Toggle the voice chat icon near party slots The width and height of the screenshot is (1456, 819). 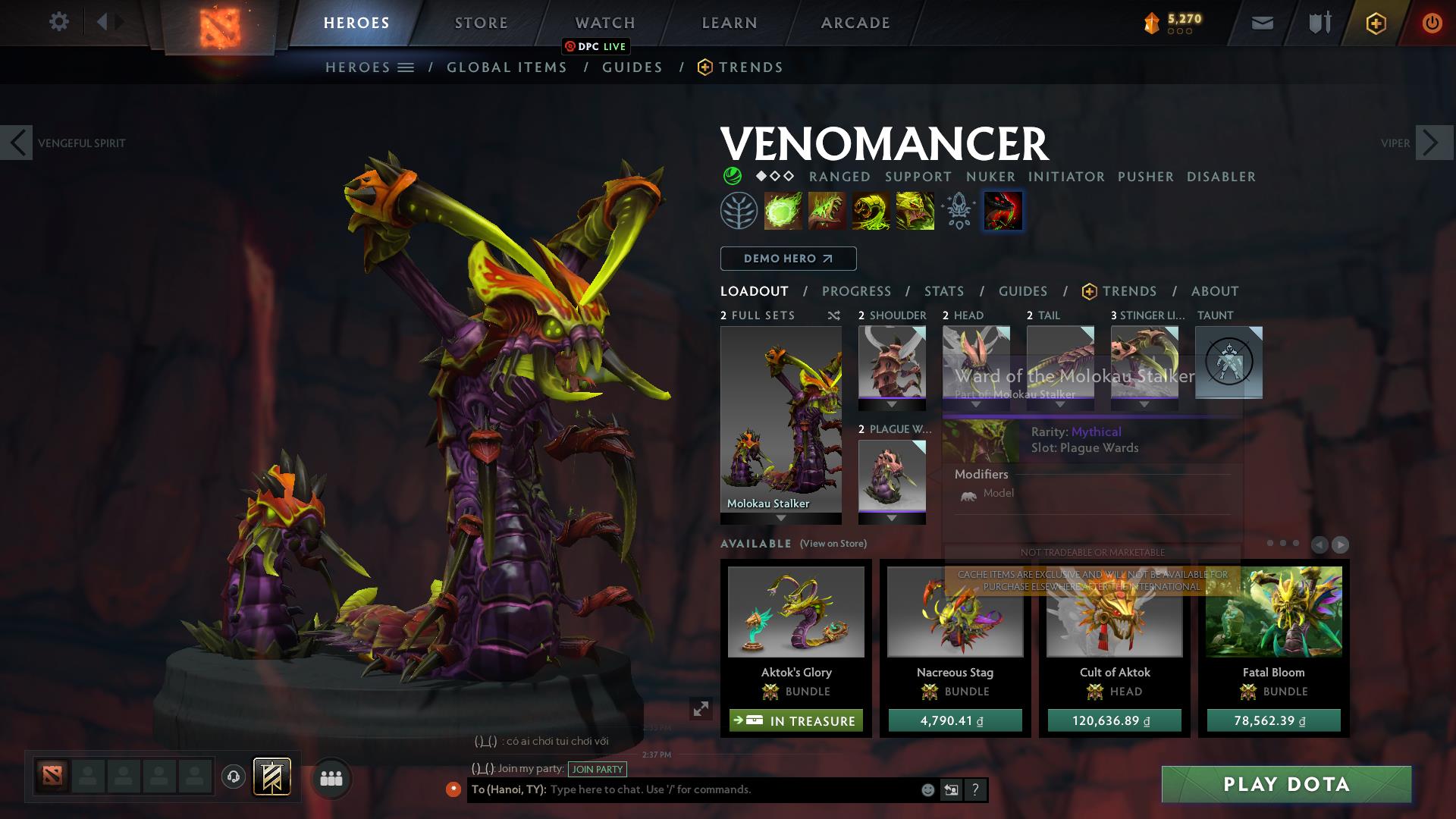coord(233,778)
